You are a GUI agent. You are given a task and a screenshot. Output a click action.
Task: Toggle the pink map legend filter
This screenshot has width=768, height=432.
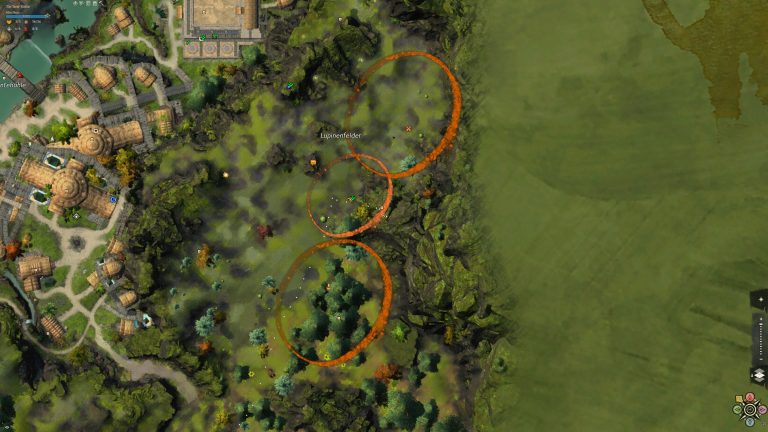(761, 409)
